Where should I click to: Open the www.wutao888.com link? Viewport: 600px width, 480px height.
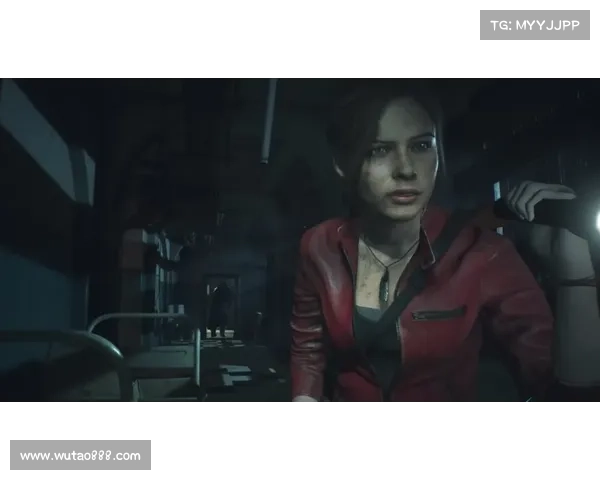[x=80, y=456]
